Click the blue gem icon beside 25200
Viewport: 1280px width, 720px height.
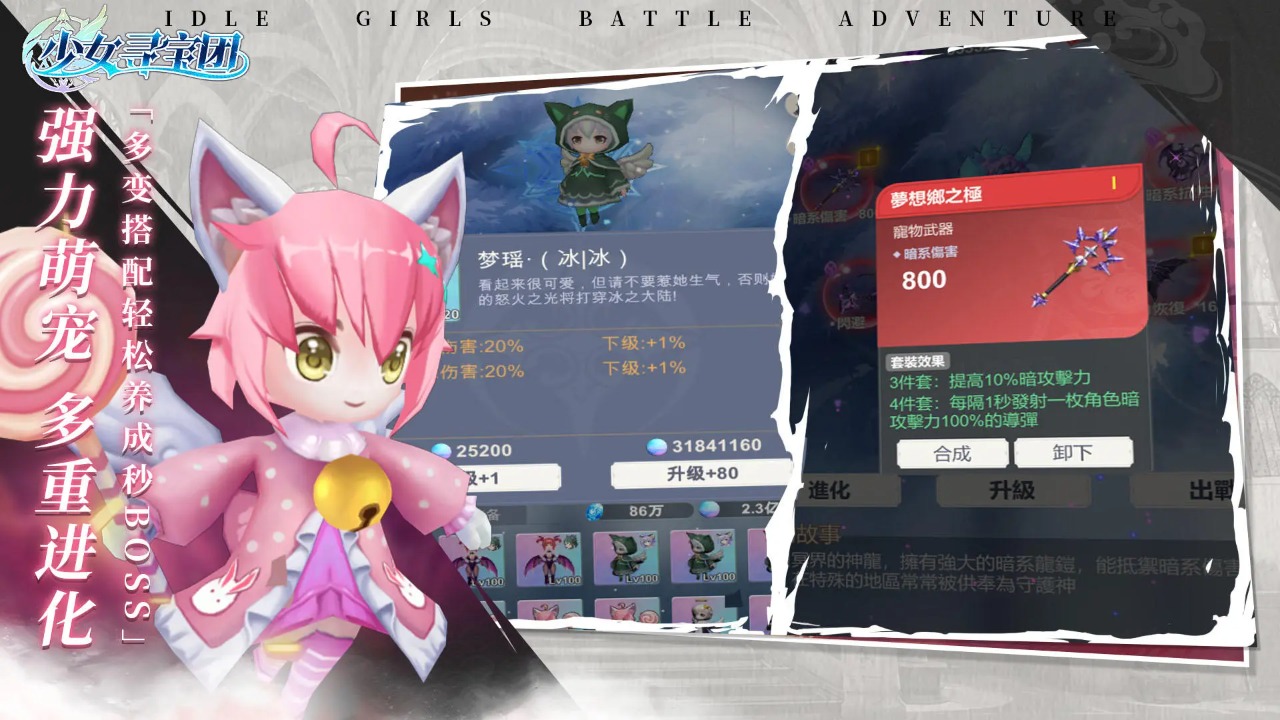pyautogui.click(x=442, y=449)
